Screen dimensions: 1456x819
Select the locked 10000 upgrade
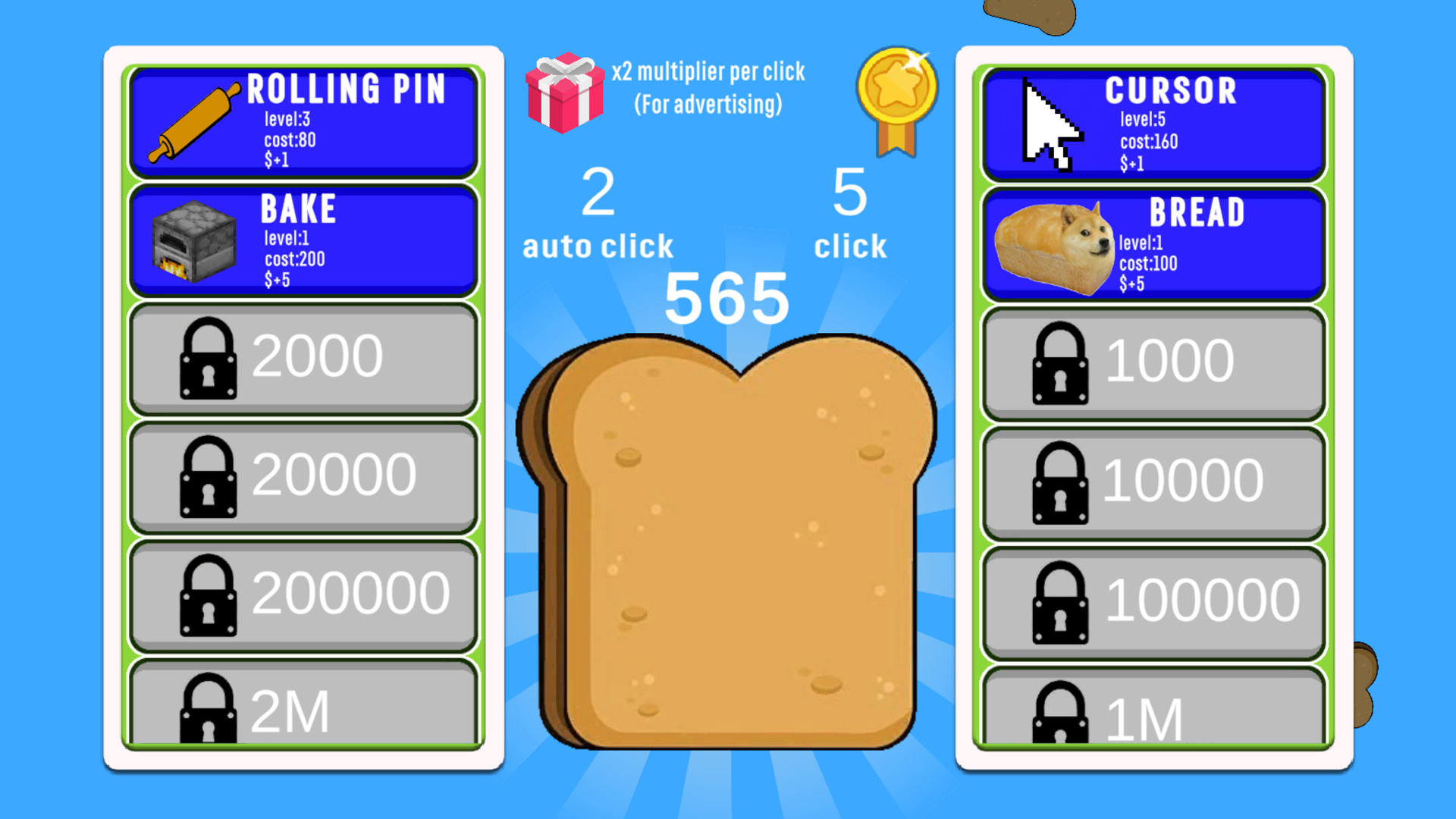tap(1151, 482)
